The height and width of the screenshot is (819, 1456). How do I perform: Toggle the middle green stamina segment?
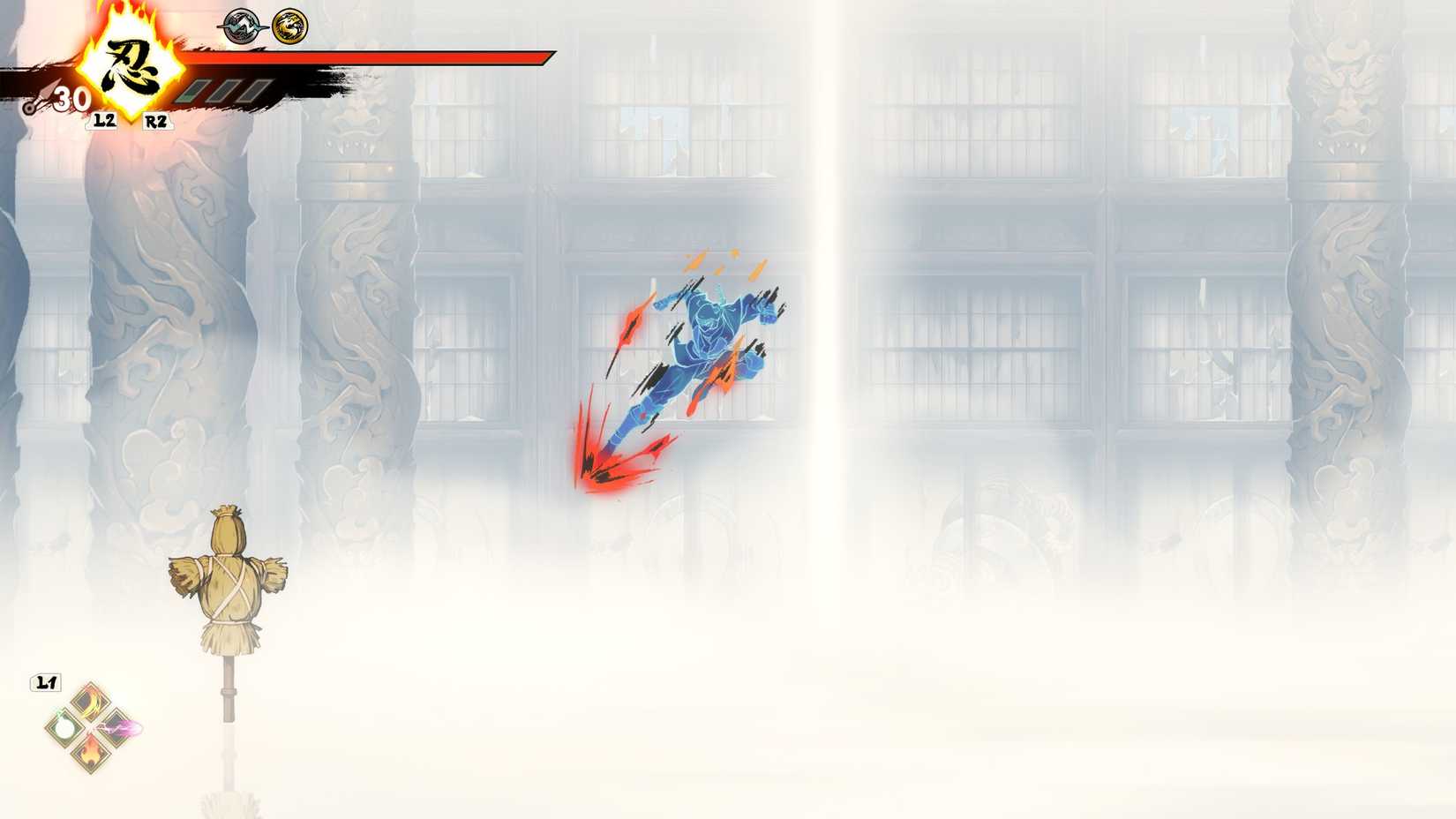tap(224, 92)
